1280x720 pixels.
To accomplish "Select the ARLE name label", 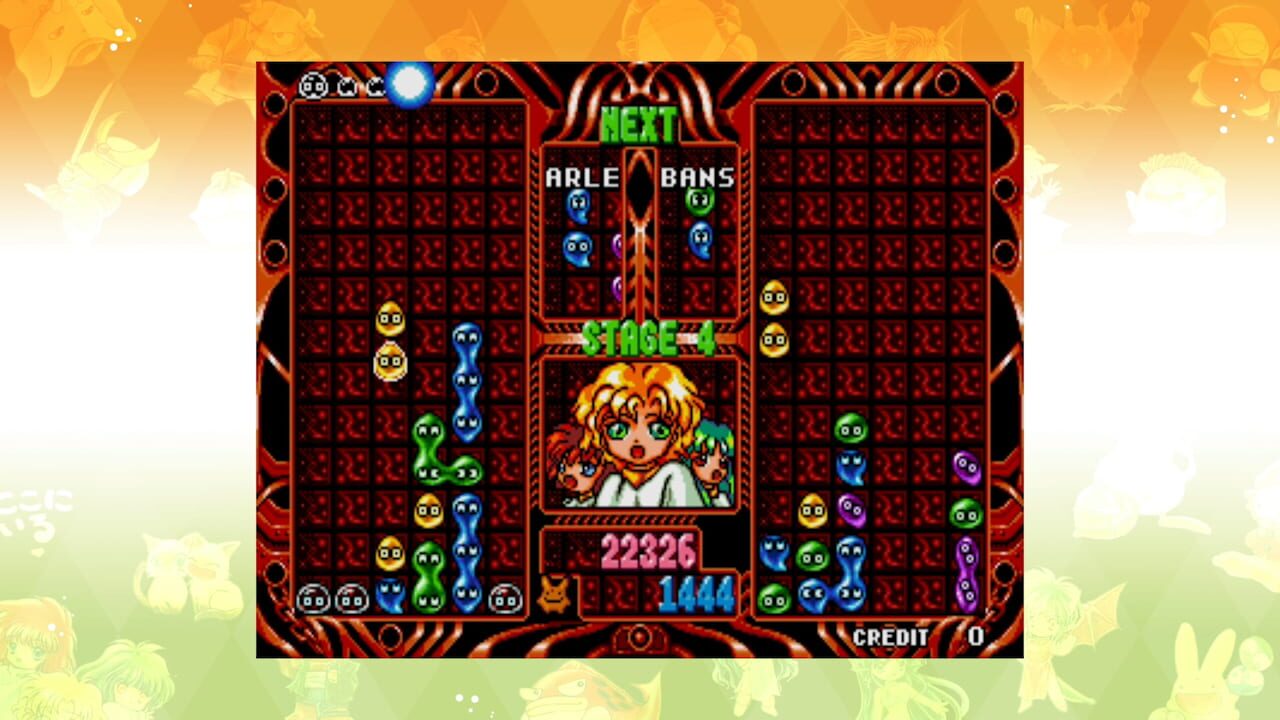I will (x=583, y=176).
